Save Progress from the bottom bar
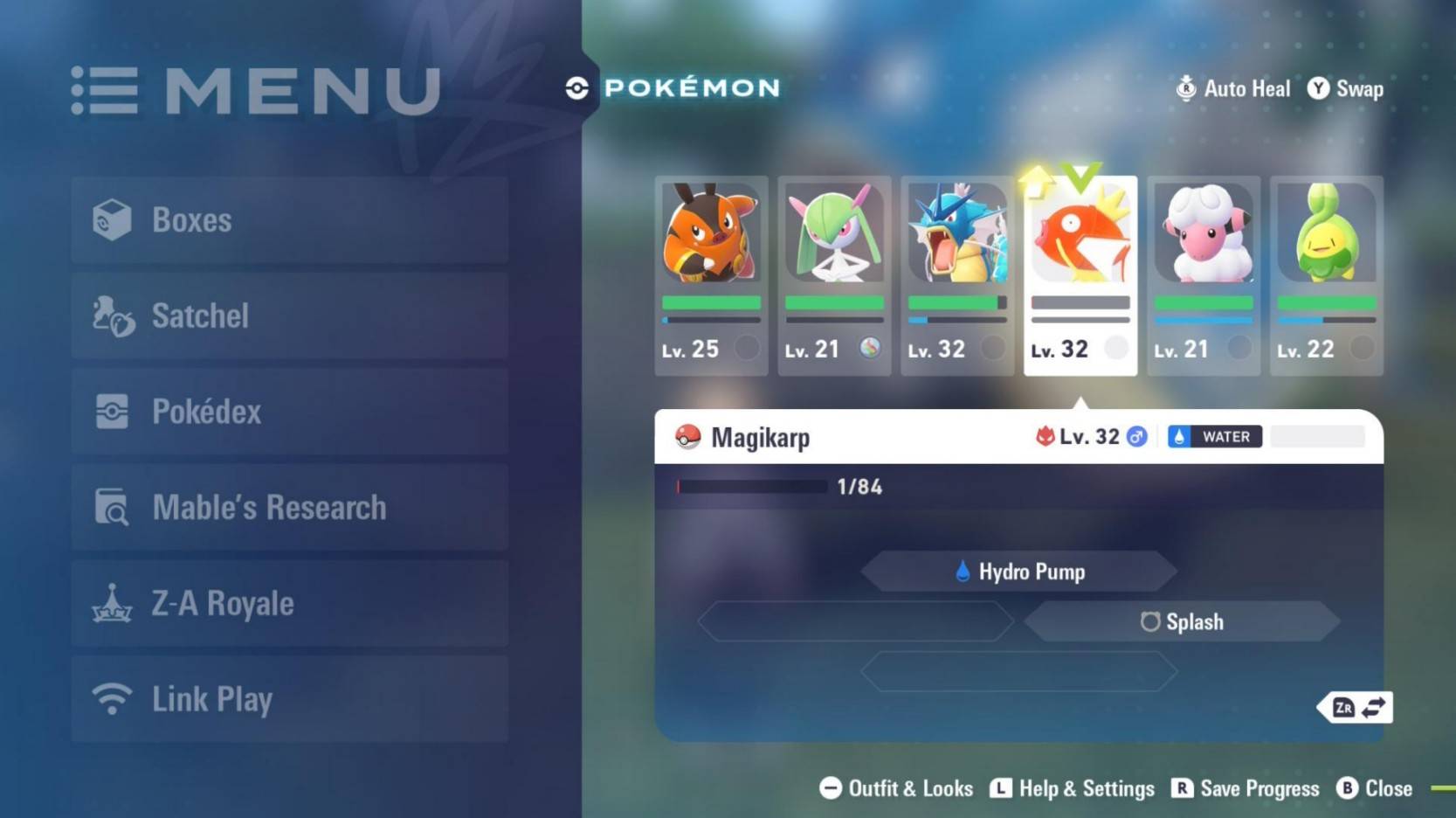The height and width of the screenshot is (818, 1456). click(x=1246, y=788)
